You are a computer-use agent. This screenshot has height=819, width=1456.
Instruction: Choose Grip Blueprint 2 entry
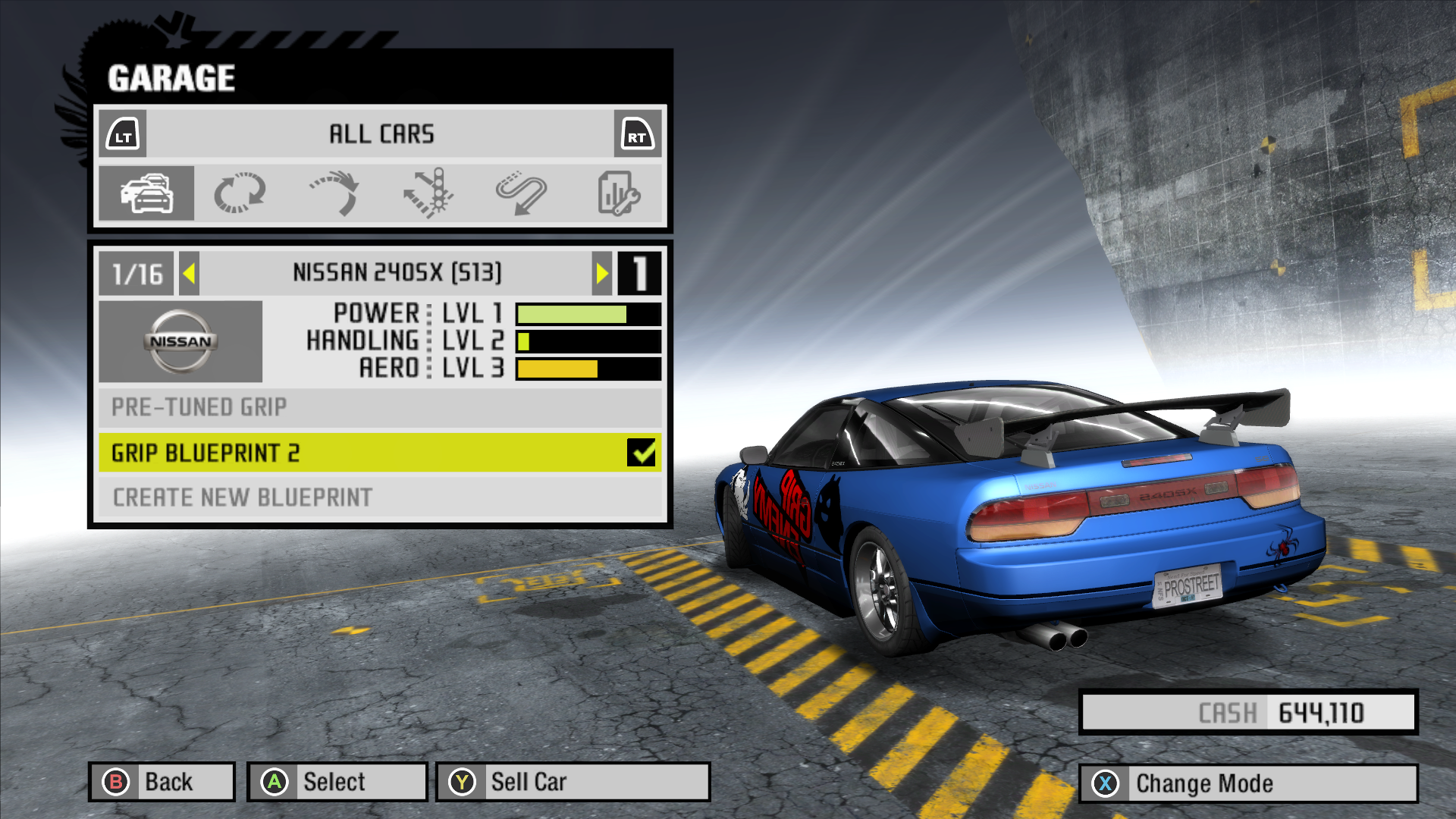click(x=364, y=453)
